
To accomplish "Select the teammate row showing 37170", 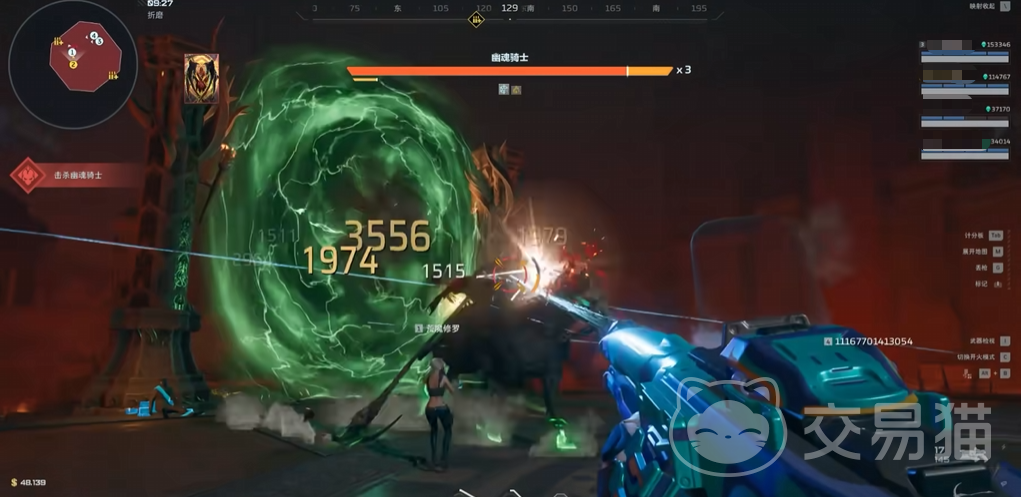I will click(965, 115).
